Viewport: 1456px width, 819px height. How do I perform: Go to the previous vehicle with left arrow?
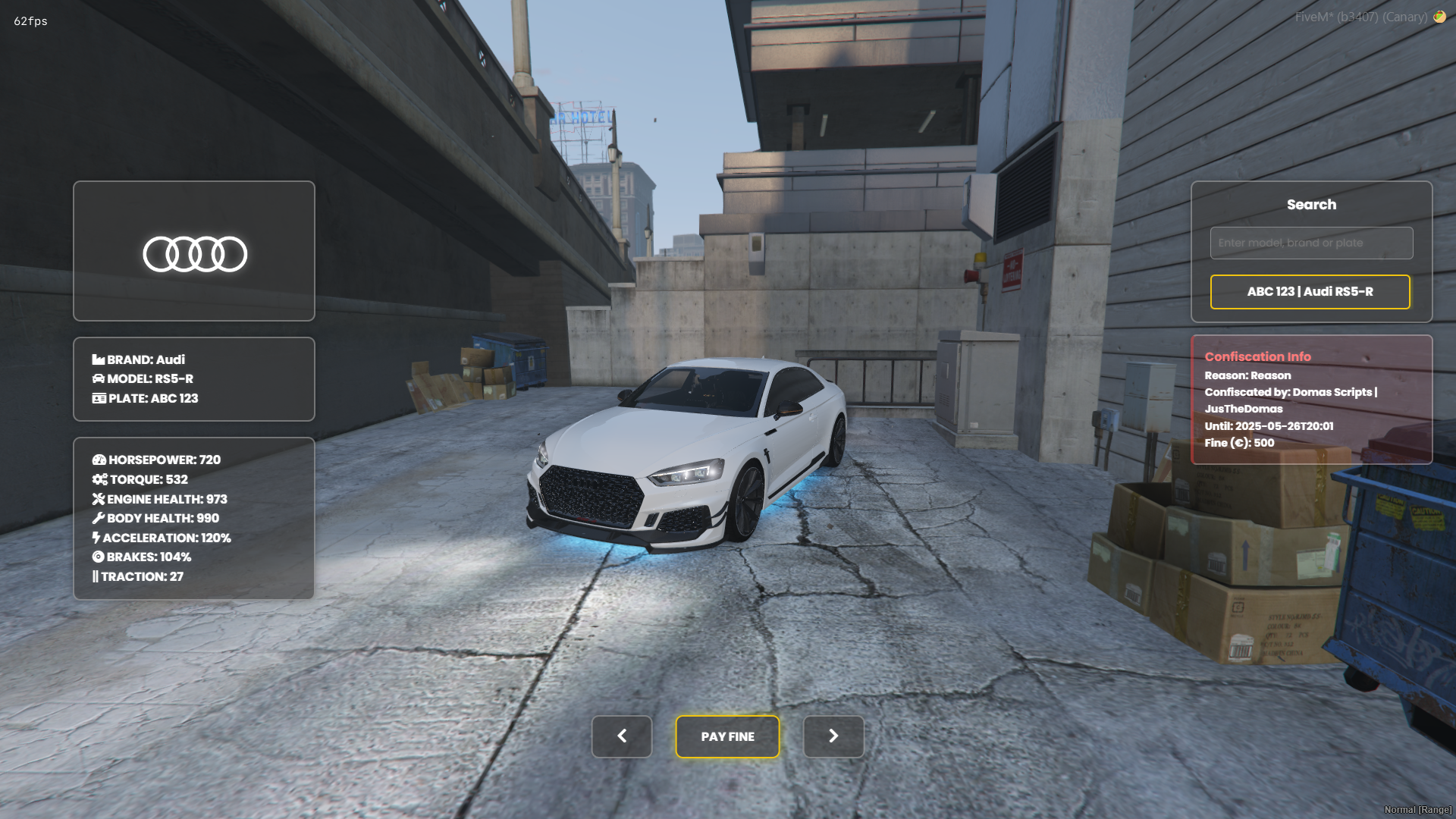pyautogui.click(x=622, y=736)
